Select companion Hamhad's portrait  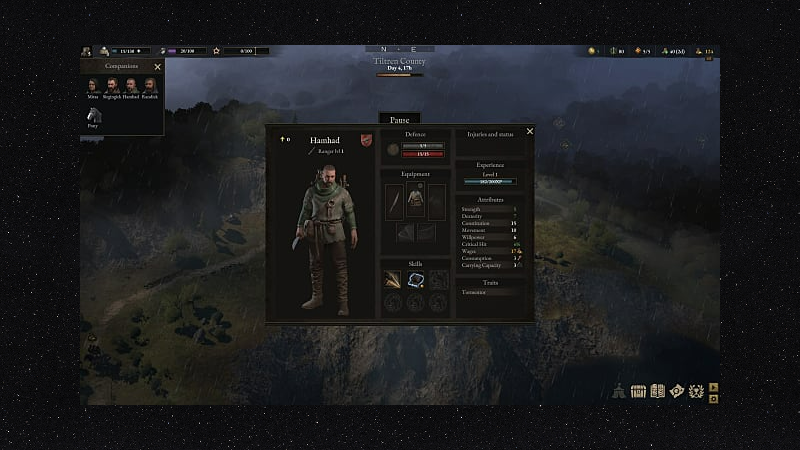(129, 87)
